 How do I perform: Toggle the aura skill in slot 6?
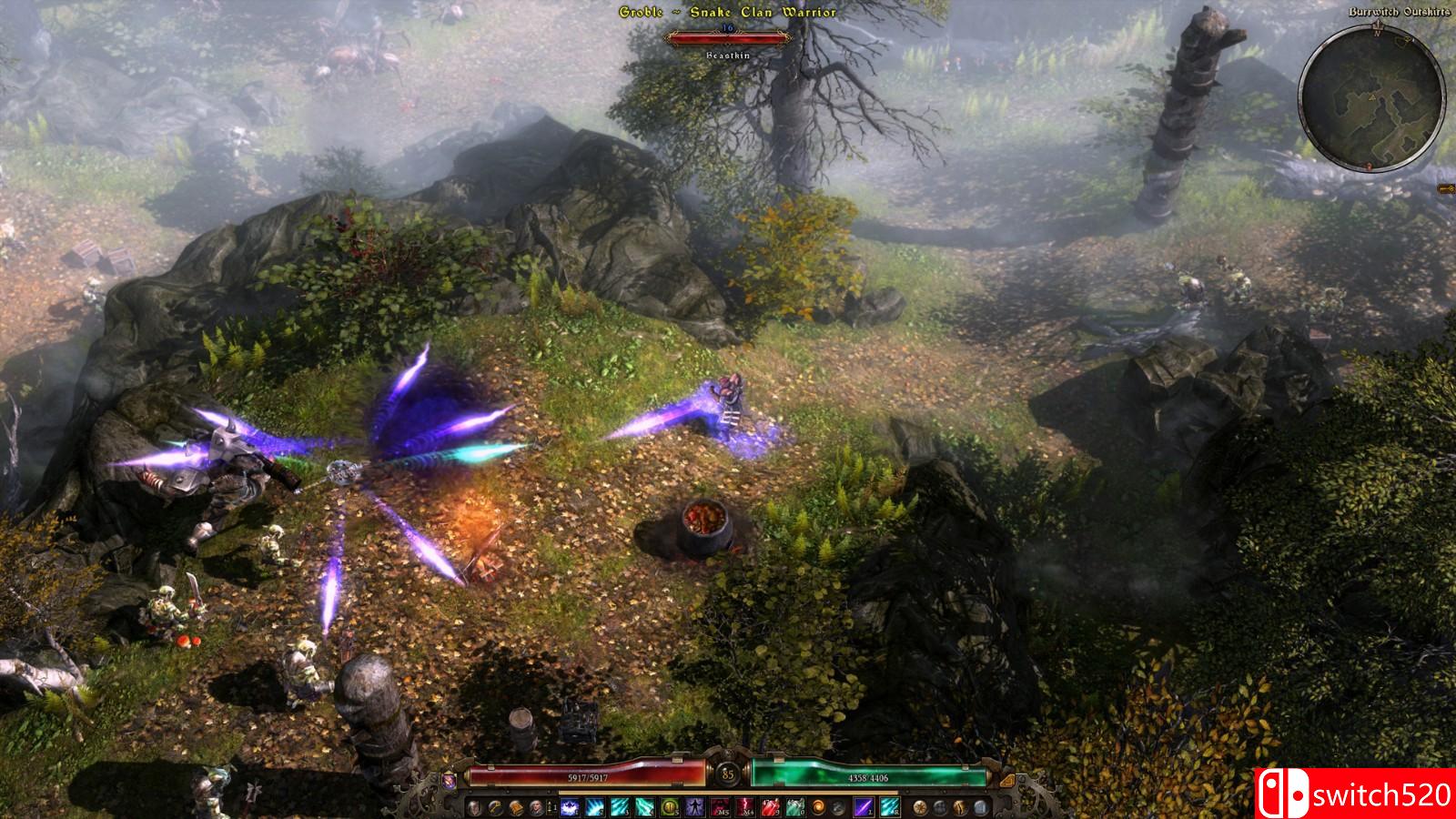694,807
